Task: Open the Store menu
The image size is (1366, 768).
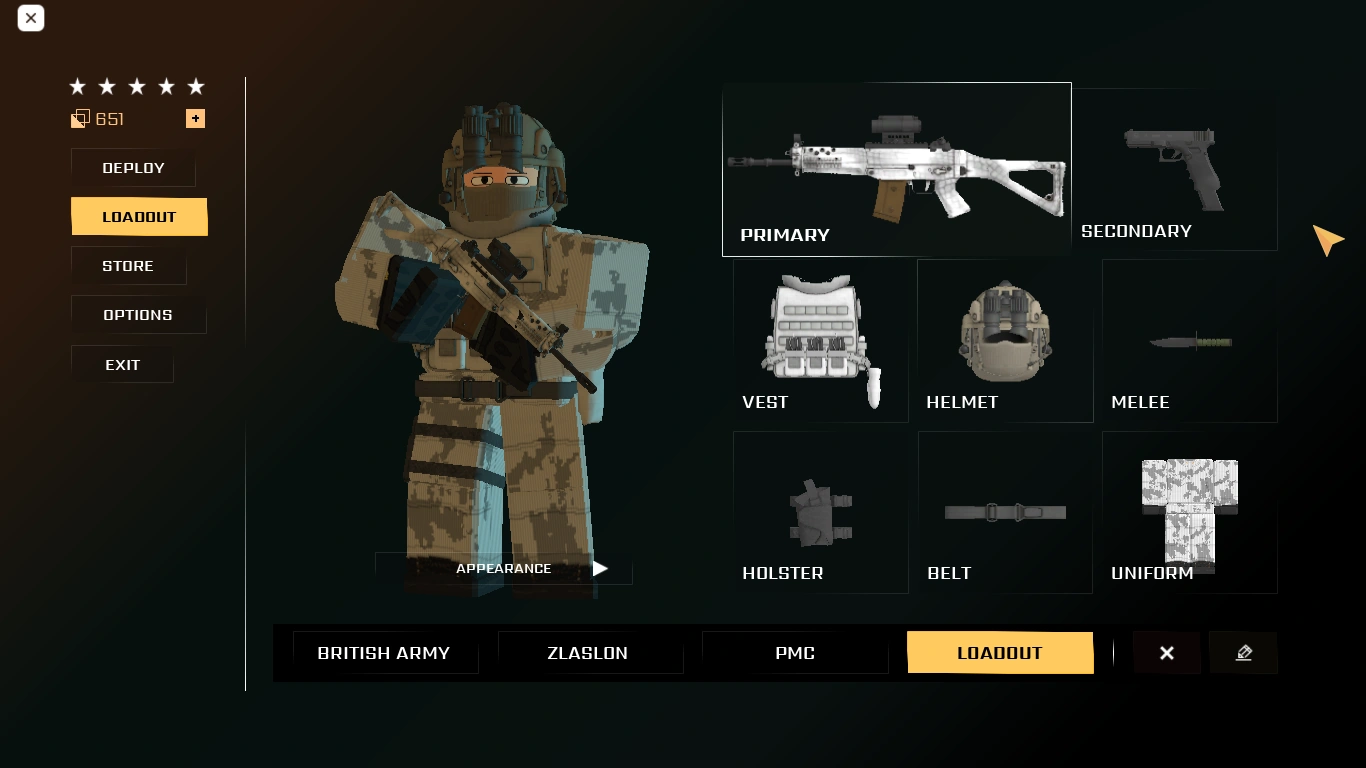Action: point(127,265)
